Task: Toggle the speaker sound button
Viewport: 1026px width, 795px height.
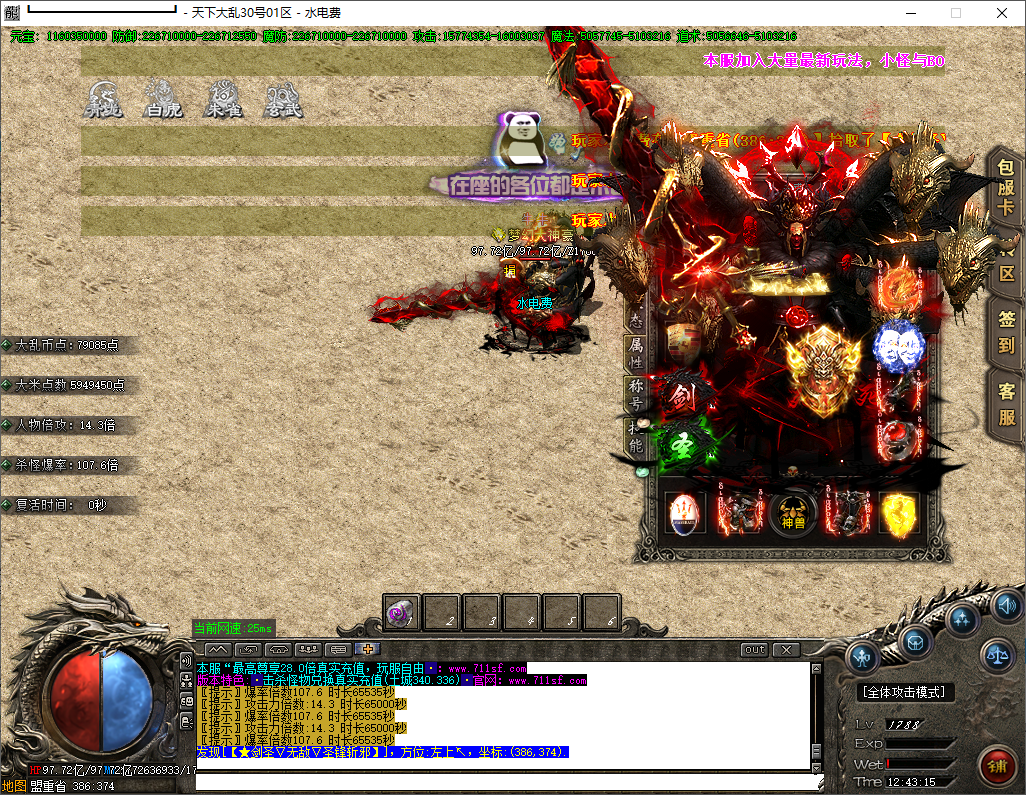Action: point(1005,604)
